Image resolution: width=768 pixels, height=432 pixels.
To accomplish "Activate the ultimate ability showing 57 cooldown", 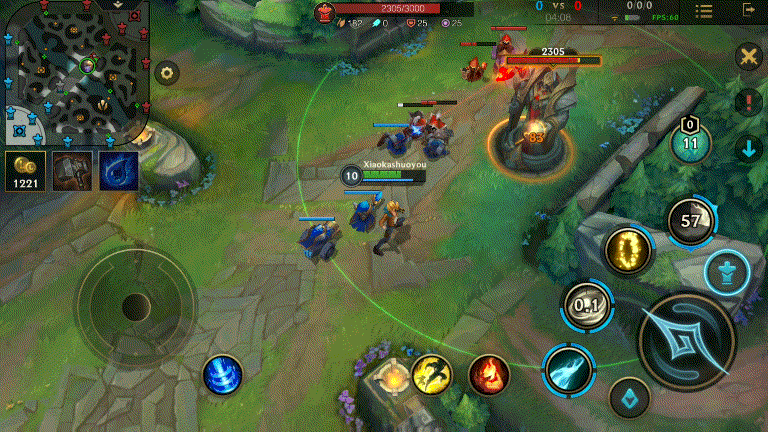I will (x=690, y=220).
